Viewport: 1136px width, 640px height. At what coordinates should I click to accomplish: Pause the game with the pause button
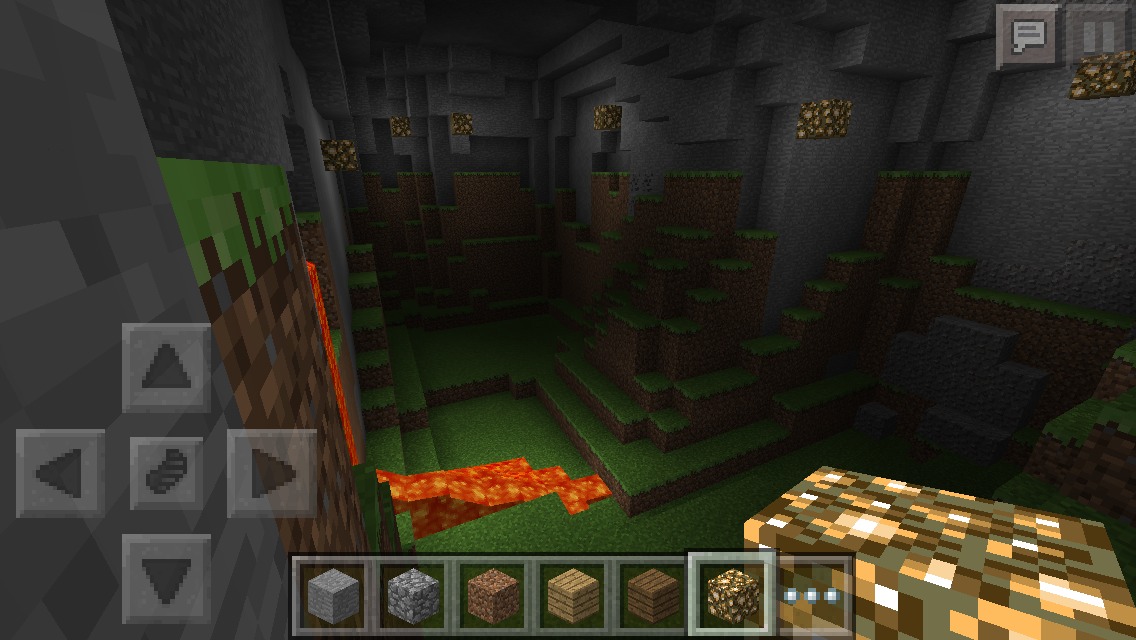(x=1097, y=37)
